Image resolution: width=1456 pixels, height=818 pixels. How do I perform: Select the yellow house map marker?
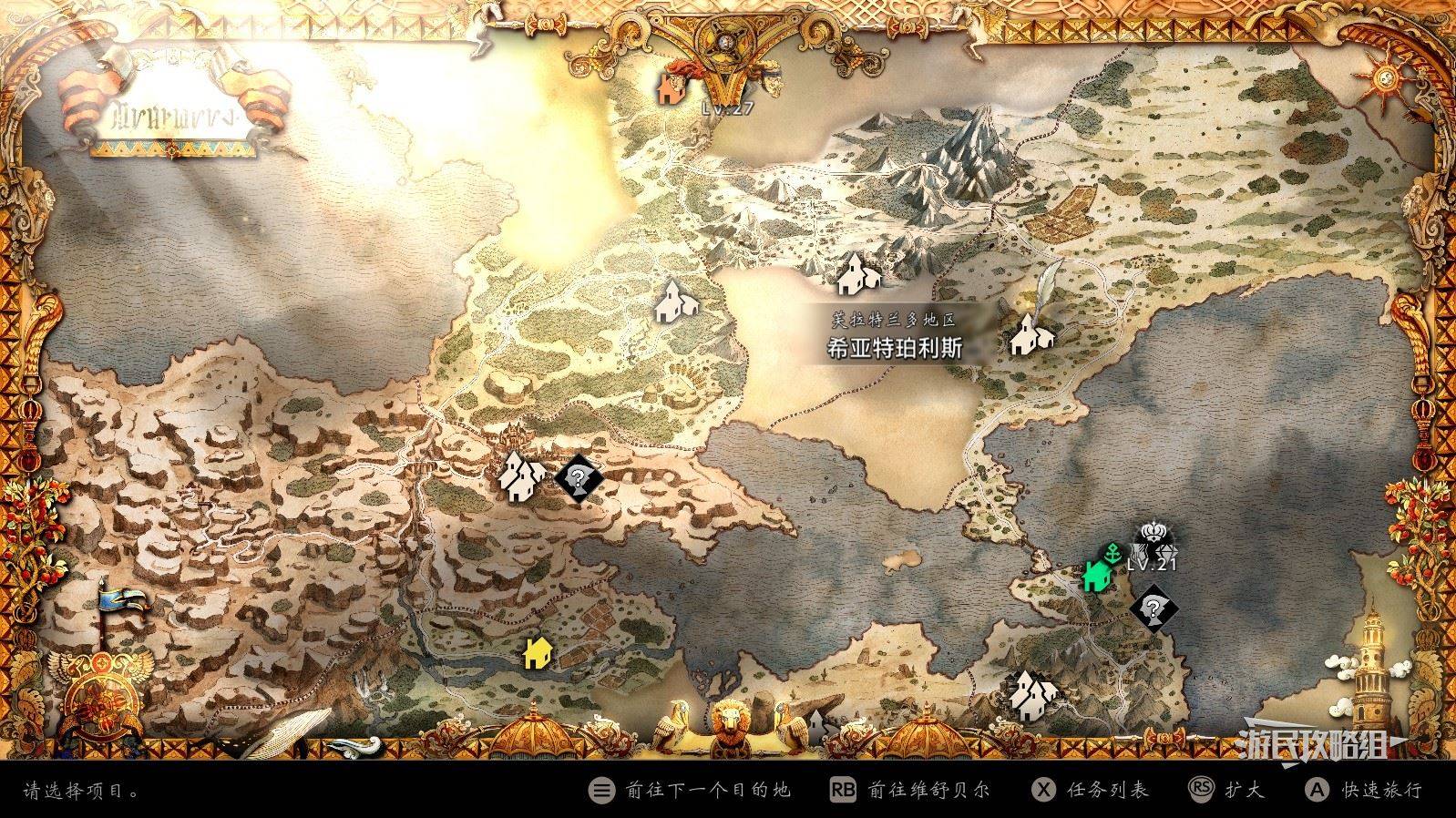pos(537,652)
